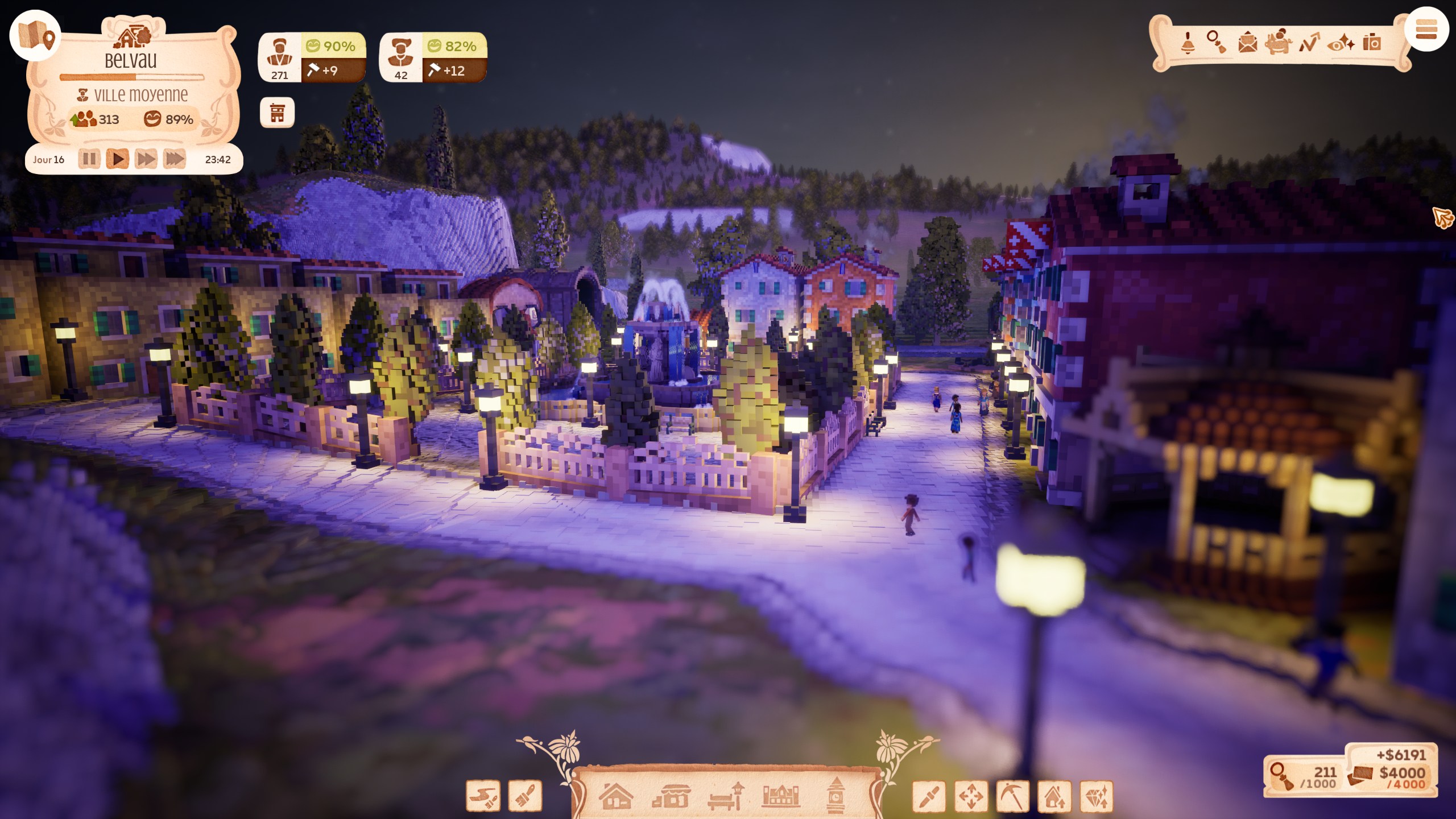This screenshot has width=1456, height=819.
Task: Open the envelope mail icon
Action: pyautogui.click(x=1247, y=43)
